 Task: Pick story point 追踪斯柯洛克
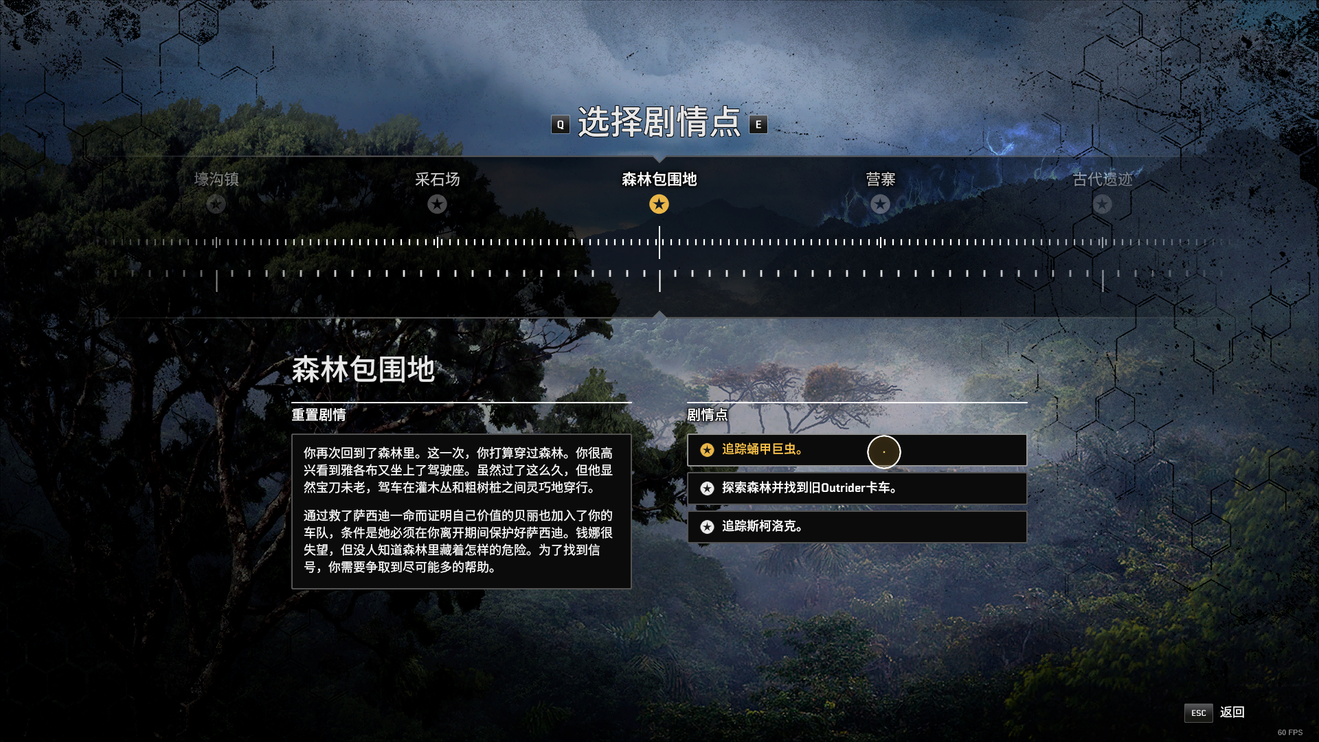[x=856, y=526]
